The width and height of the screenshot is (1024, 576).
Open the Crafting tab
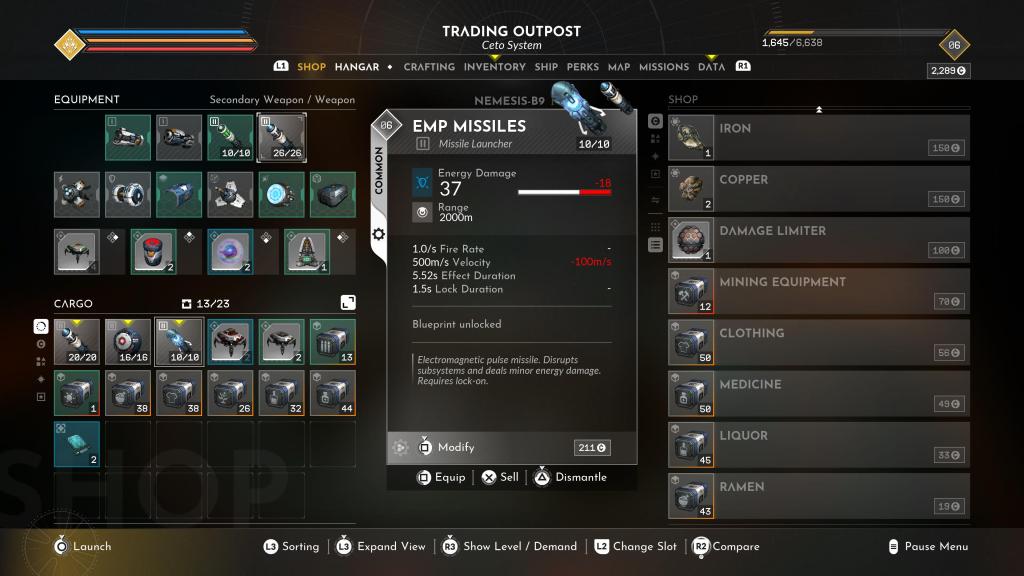click(x=429, y=67)
